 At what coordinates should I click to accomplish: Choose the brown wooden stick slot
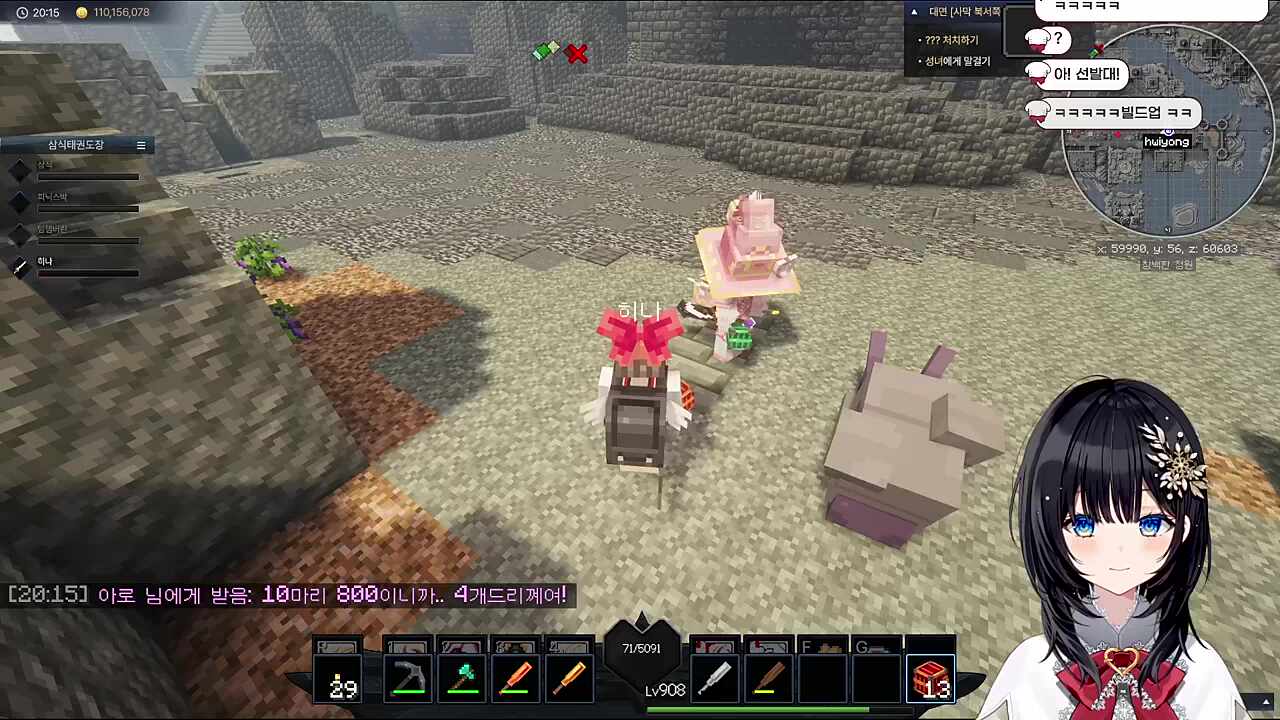coord(768,678)
